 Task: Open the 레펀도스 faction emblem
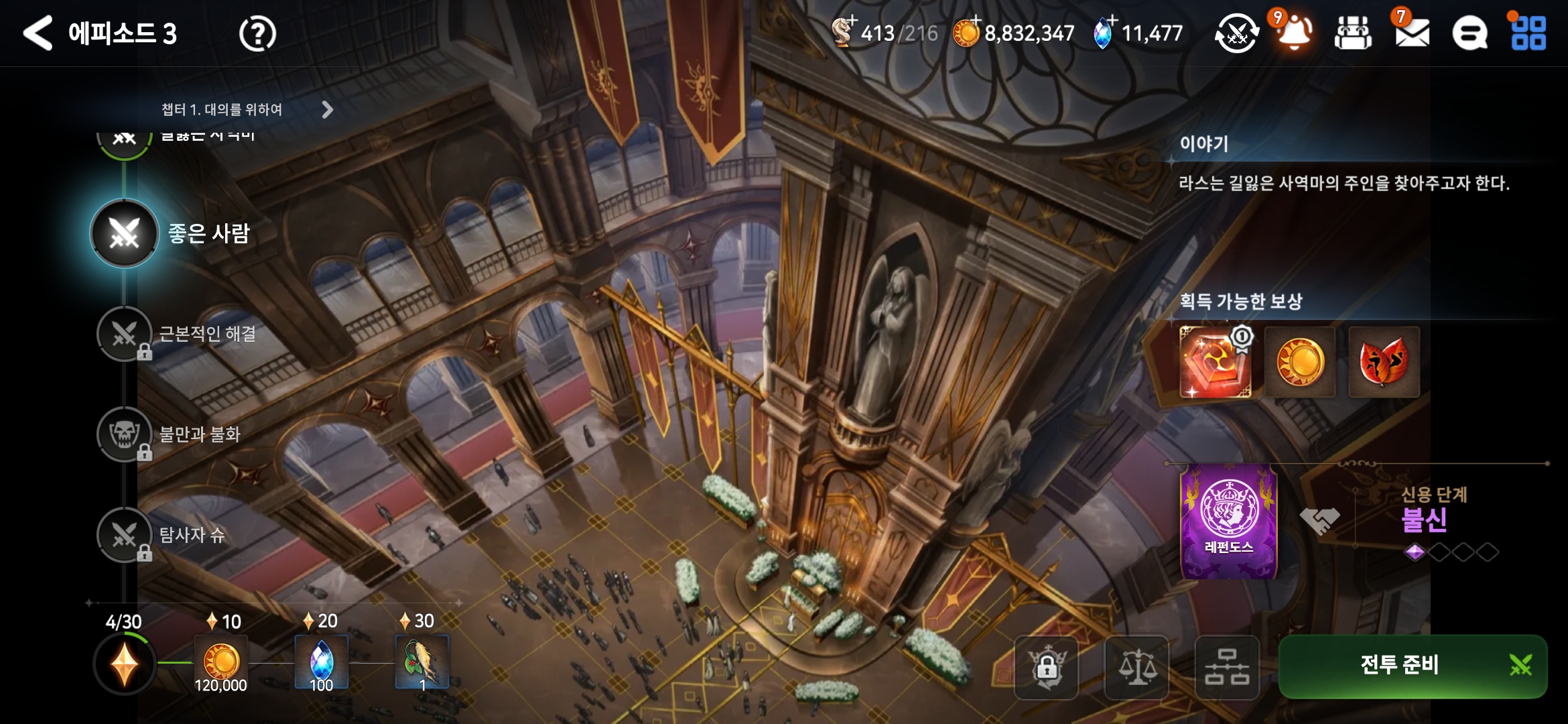pyautogui.click(x=1228, y=522)
